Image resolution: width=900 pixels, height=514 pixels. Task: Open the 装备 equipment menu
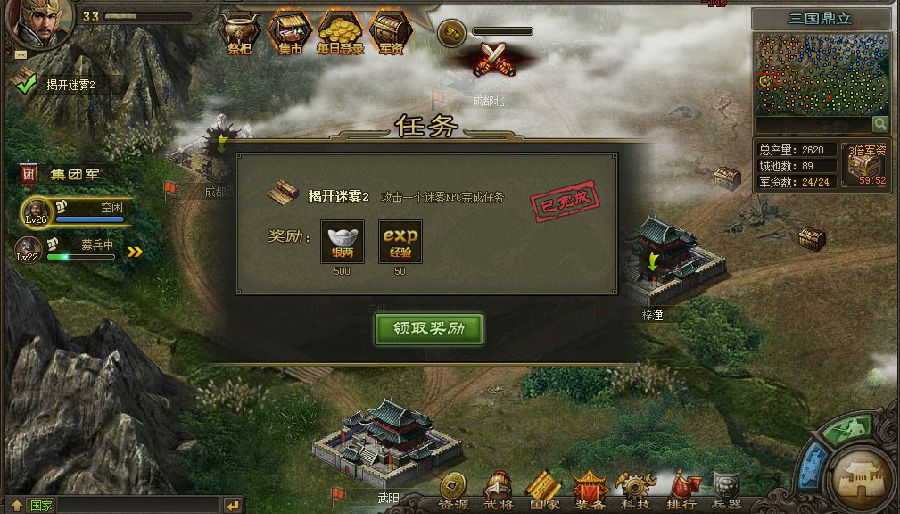[589, 490]
